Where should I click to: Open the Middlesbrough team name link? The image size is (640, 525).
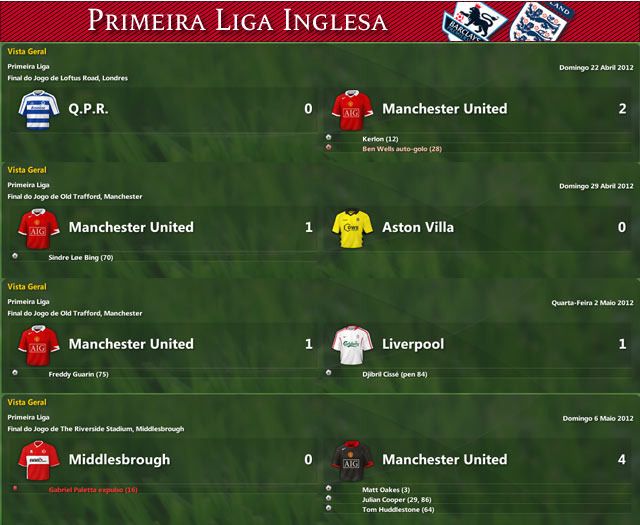tap(119, 460)
